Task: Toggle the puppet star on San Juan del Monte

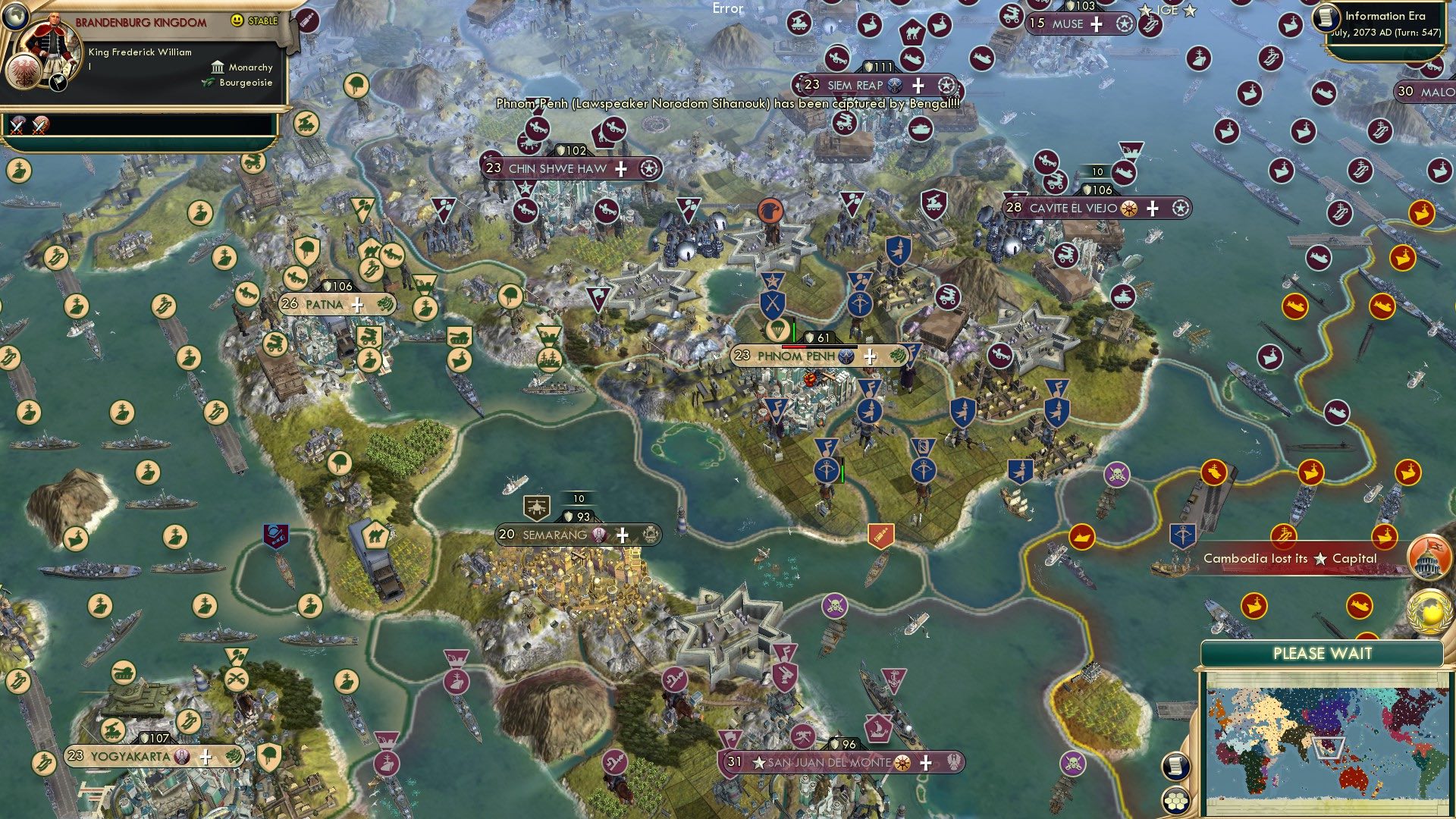Action: 760,764
